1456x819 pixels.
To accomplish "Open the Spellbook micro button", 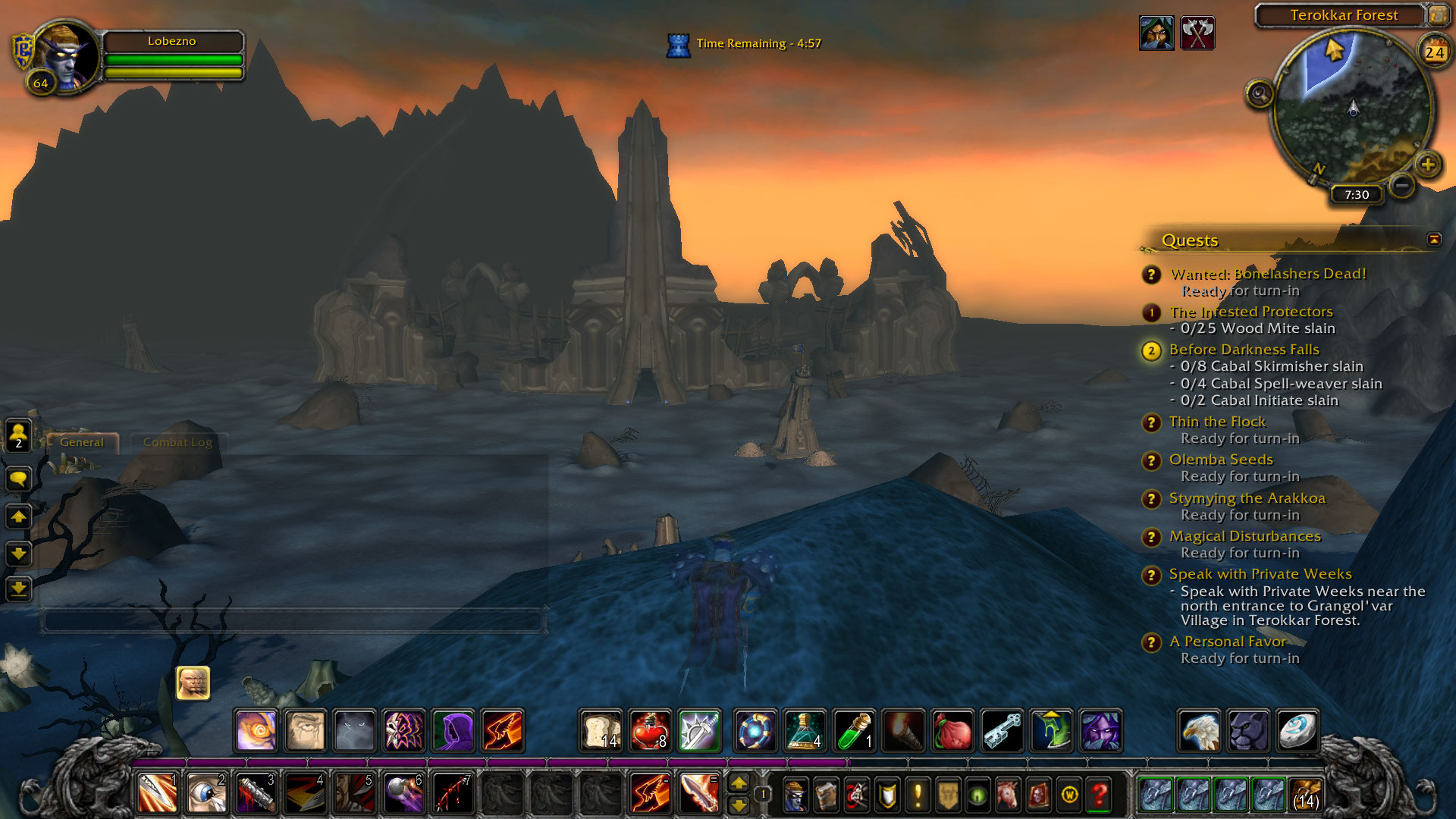I will [826, 795].
